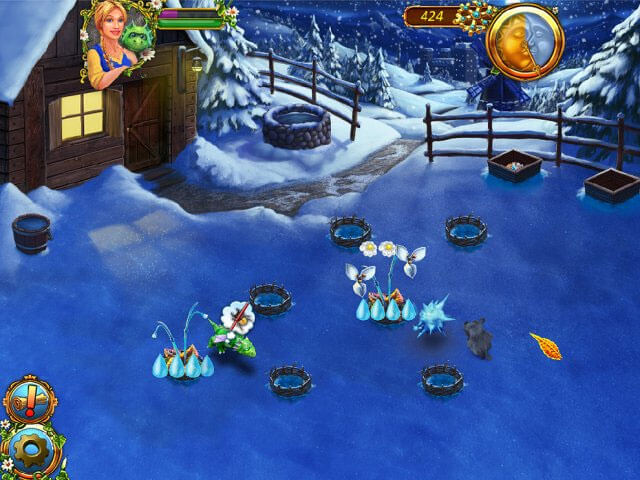Click the sun and moon medallion
The width and height of the screenshot is (640, 480).
[525, 40]
